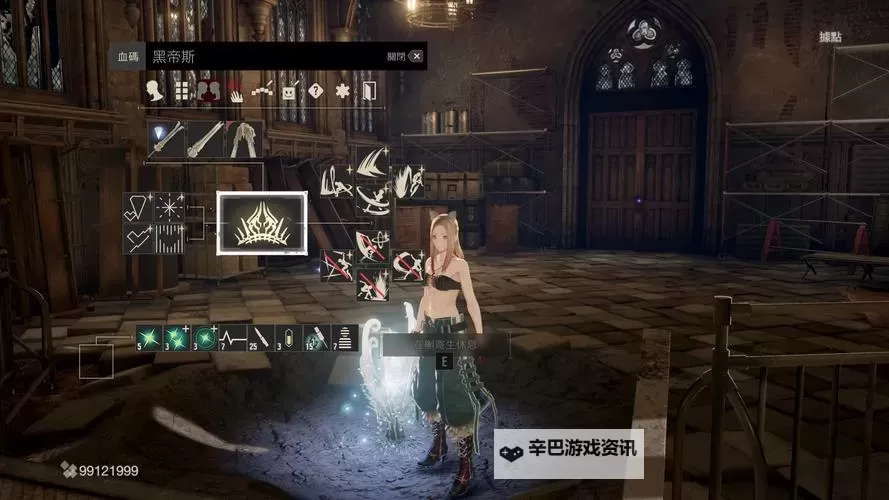The height and width of the screenshot is (500, 889).
Task: Select the two-figures companion tab
Action: 209,92
